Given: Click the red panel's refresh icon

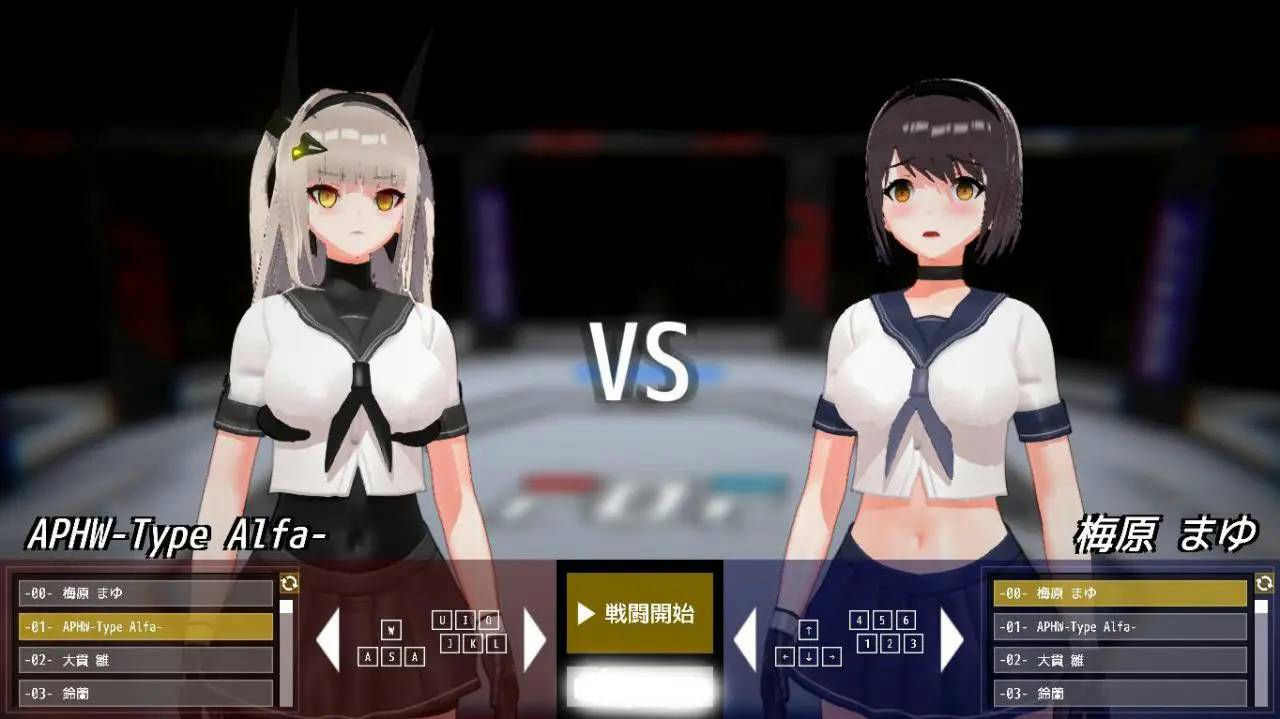Looking at the screenshot, I should click(289, 583).
